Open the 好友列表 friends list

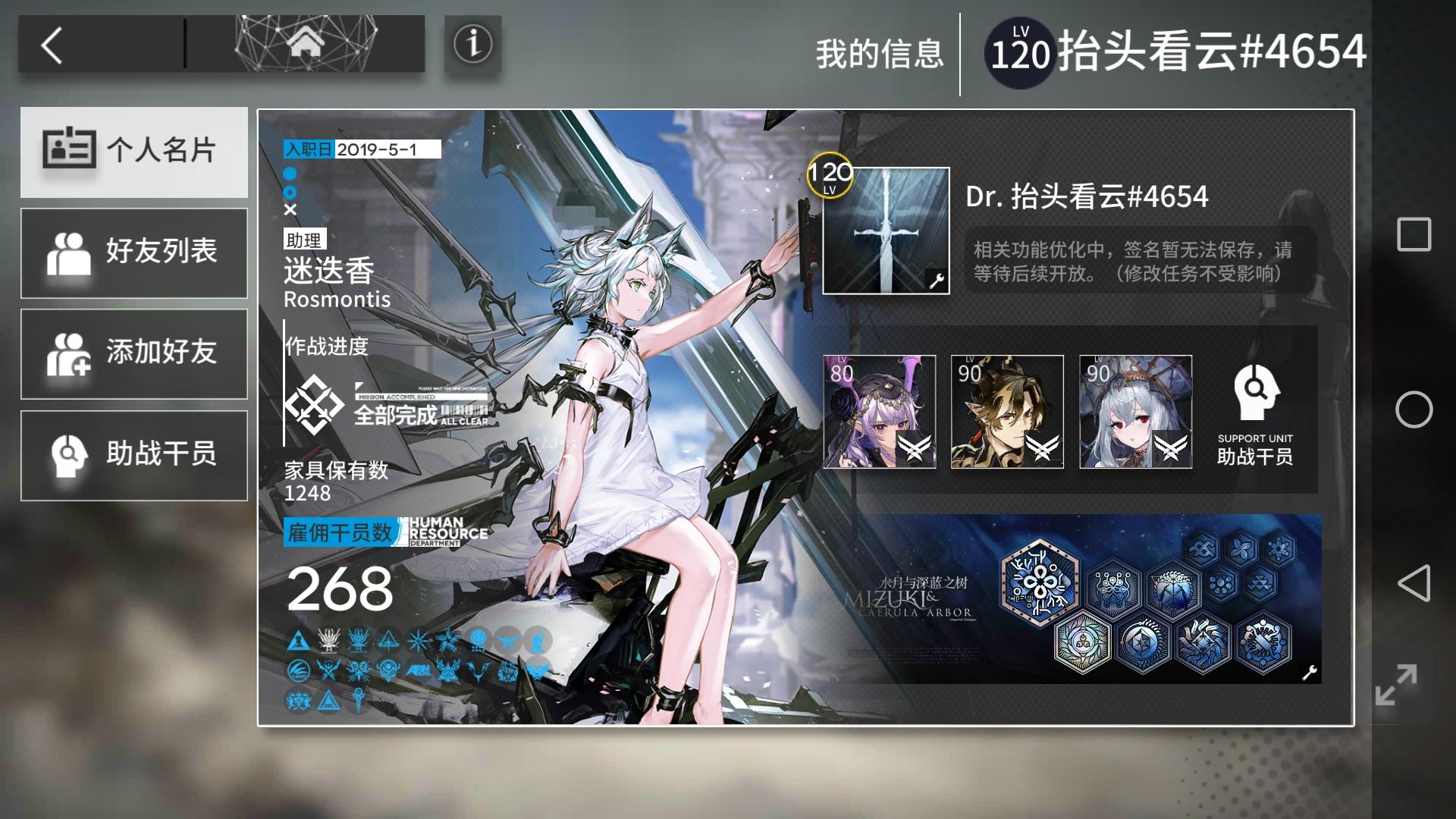point(134,253)
